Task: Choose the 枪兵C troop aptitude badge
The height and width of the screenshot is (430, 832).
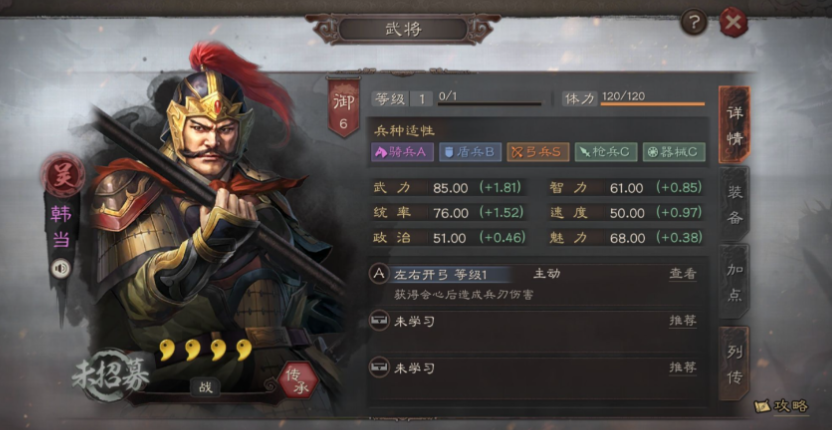Action: tap(605, 152)
